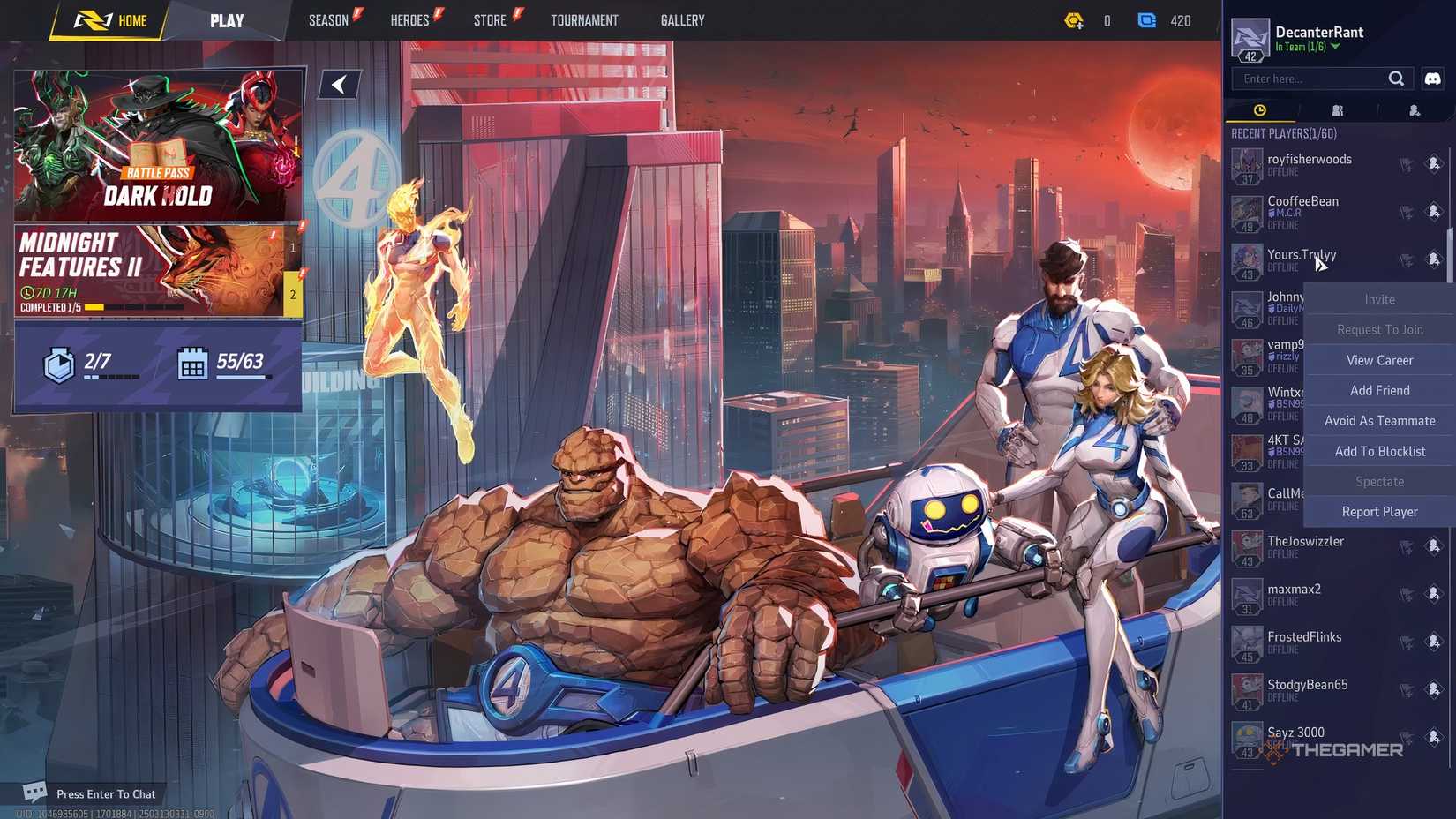Click the add-friend icon next to royfisherwoods

pyautogui.click(x=1433, y=164)
